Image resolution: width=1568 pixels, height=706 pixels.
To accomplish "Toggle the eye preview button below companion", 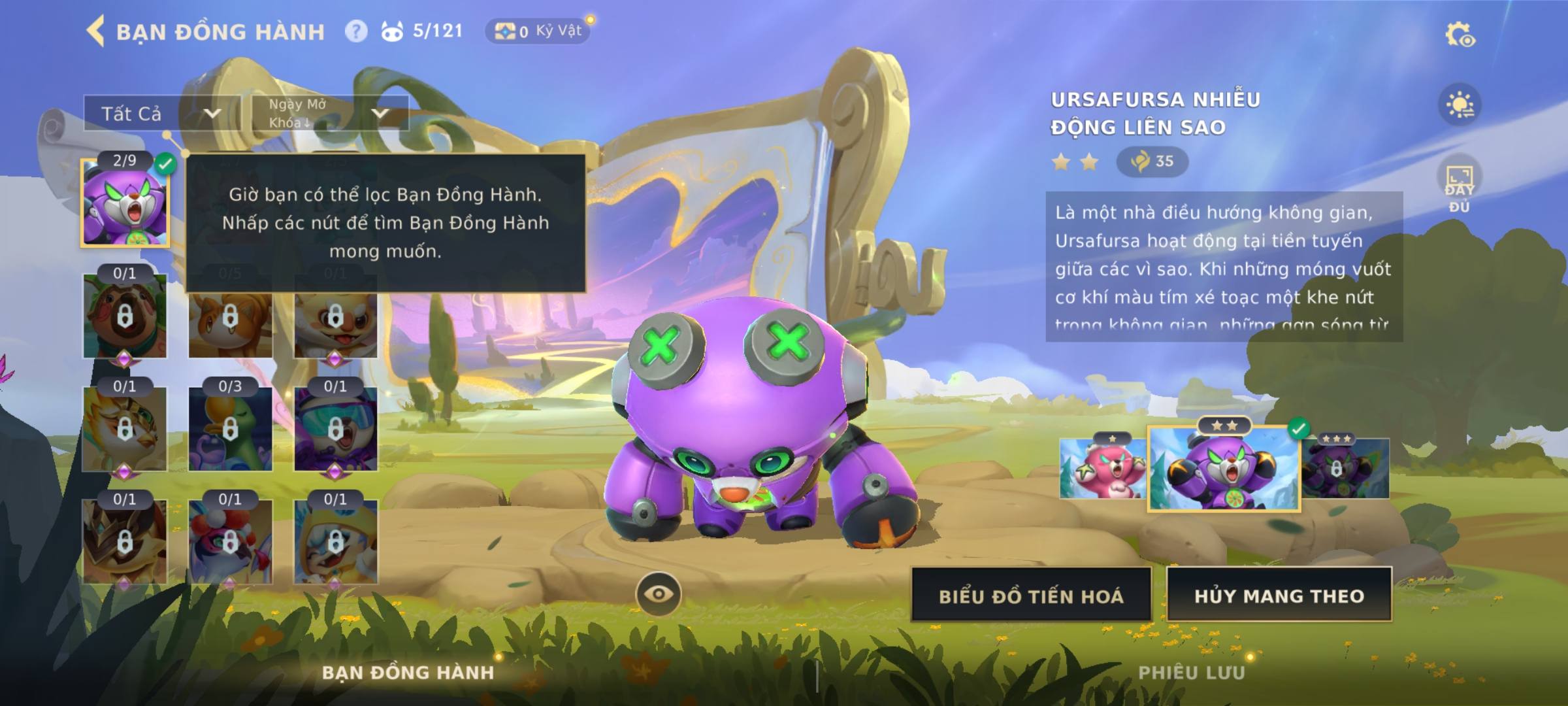I will [659, 594].
